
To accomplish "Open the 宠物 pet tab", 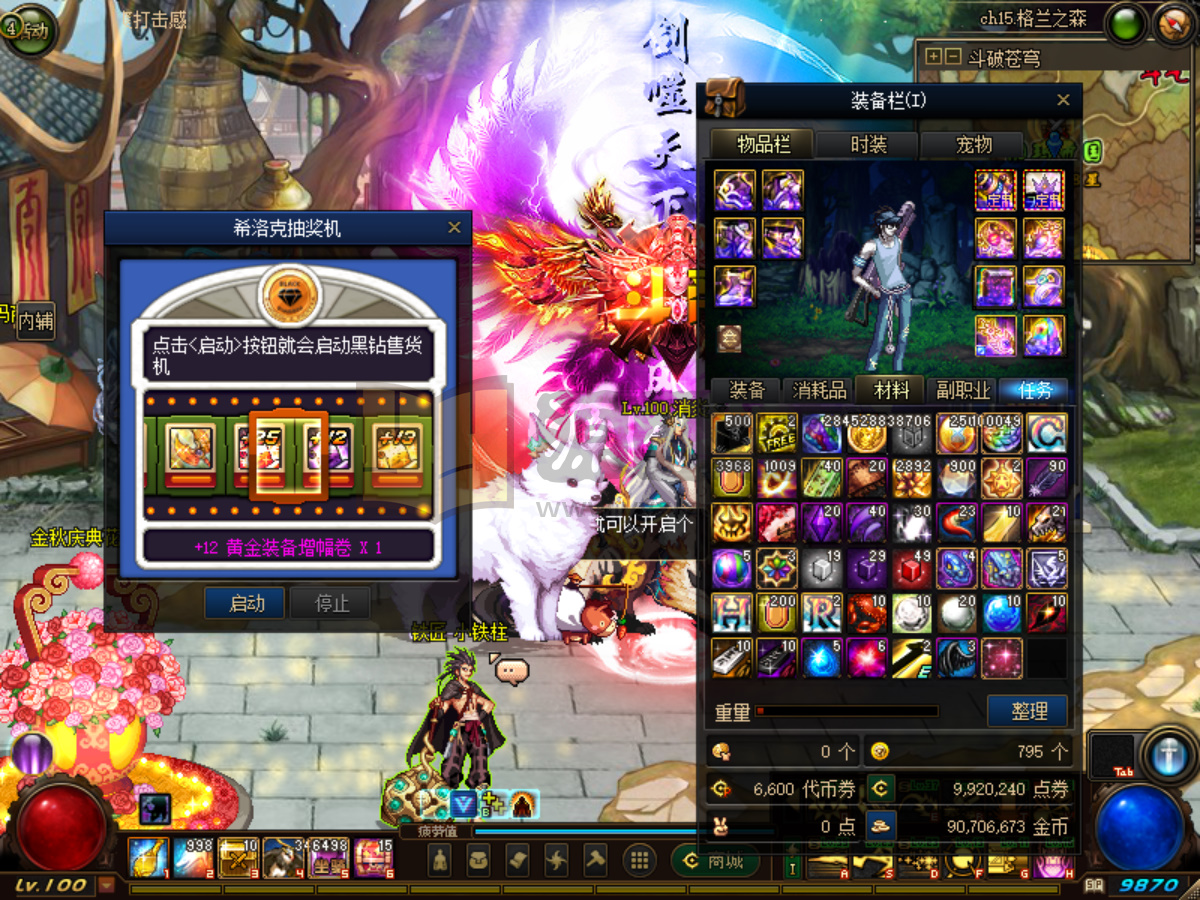I will pyautogui.click(x=973, y=145).
